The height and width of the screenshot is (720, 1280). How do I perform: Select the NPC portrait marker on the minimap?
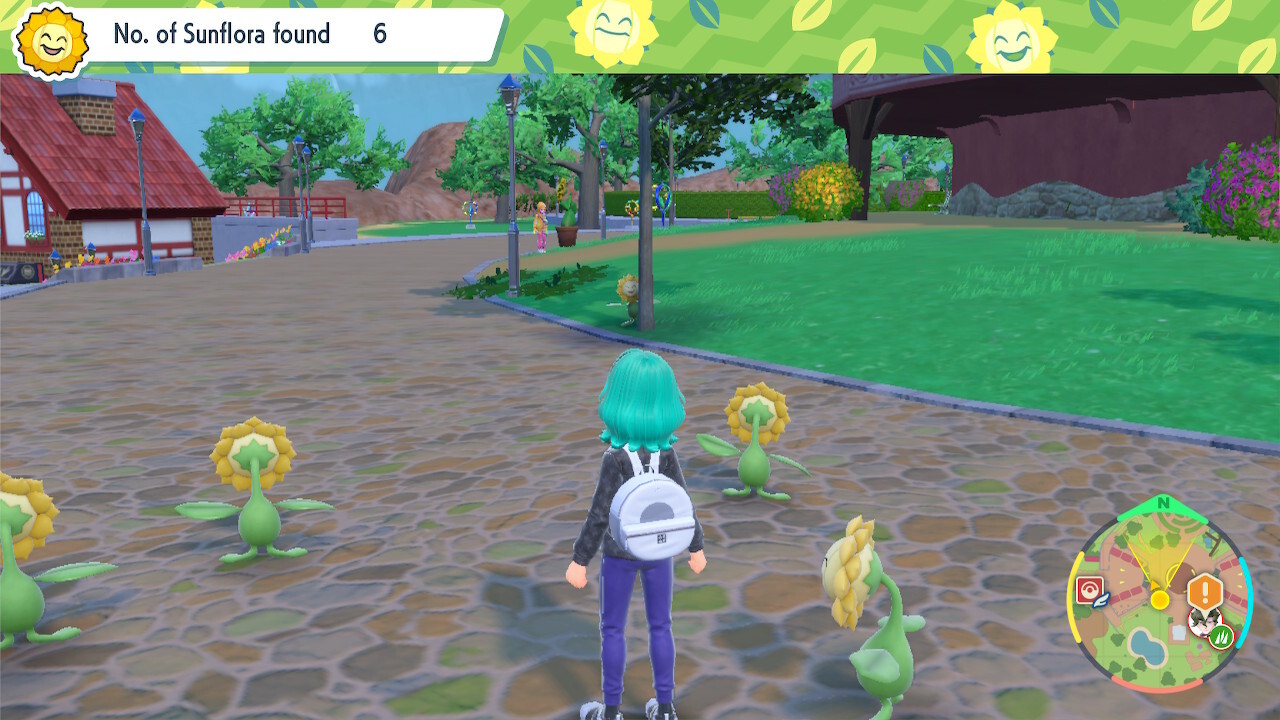(1204, 624)
